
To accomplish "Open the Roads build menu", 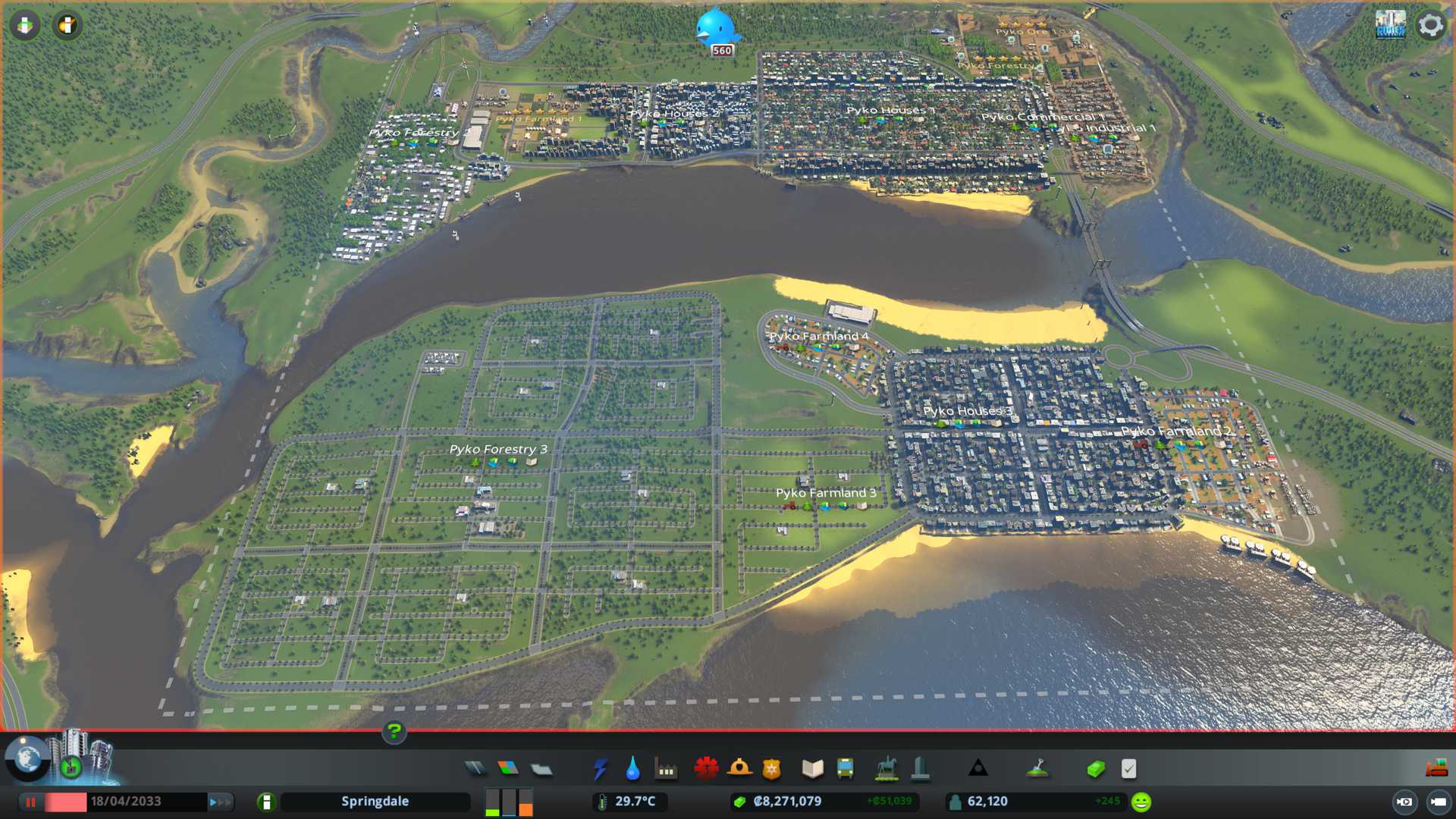I will coord(475,769).
